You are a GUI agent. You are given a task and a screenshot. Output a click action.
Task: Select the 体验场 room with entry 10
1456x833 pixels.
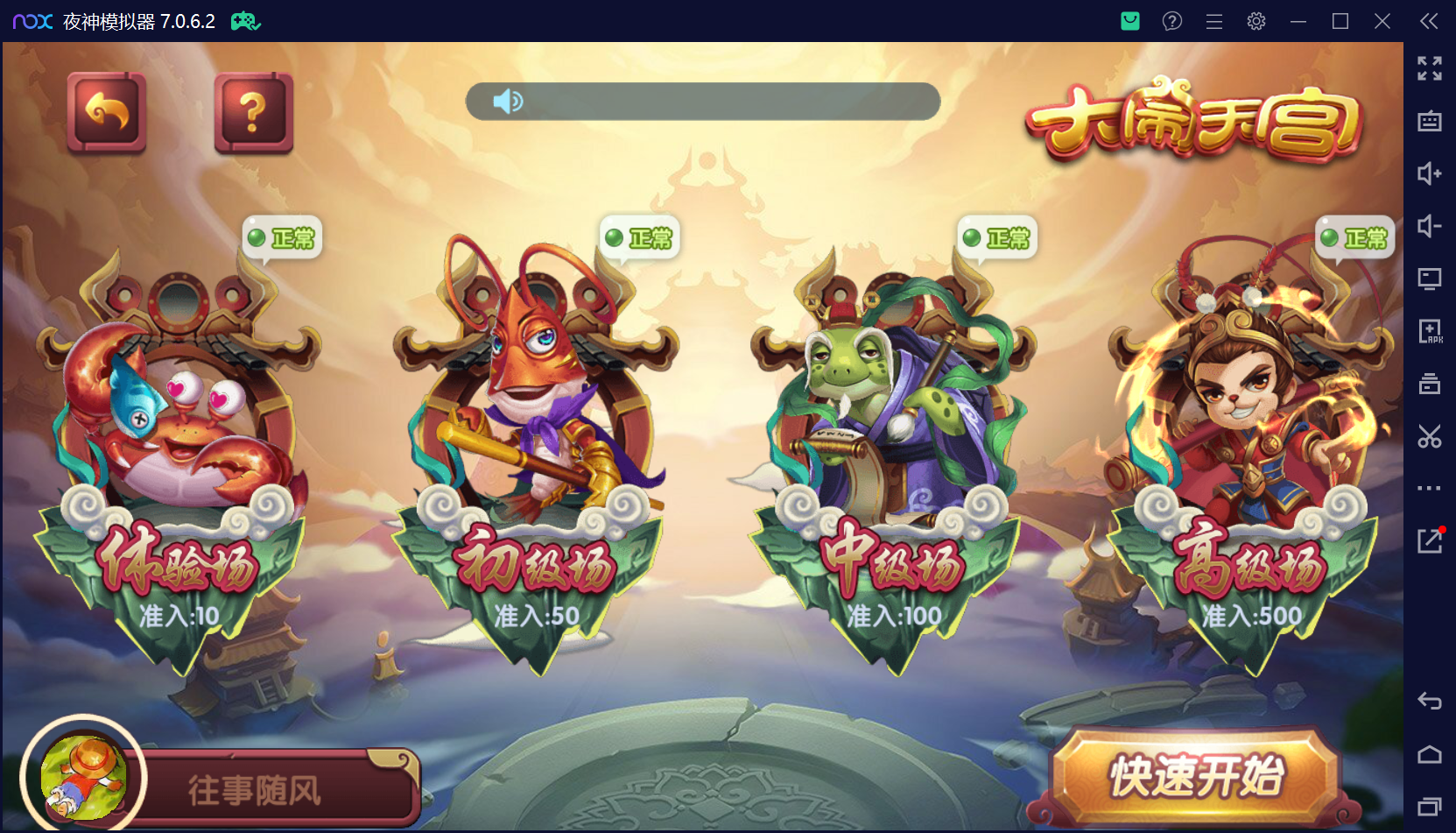pos(178,455)
